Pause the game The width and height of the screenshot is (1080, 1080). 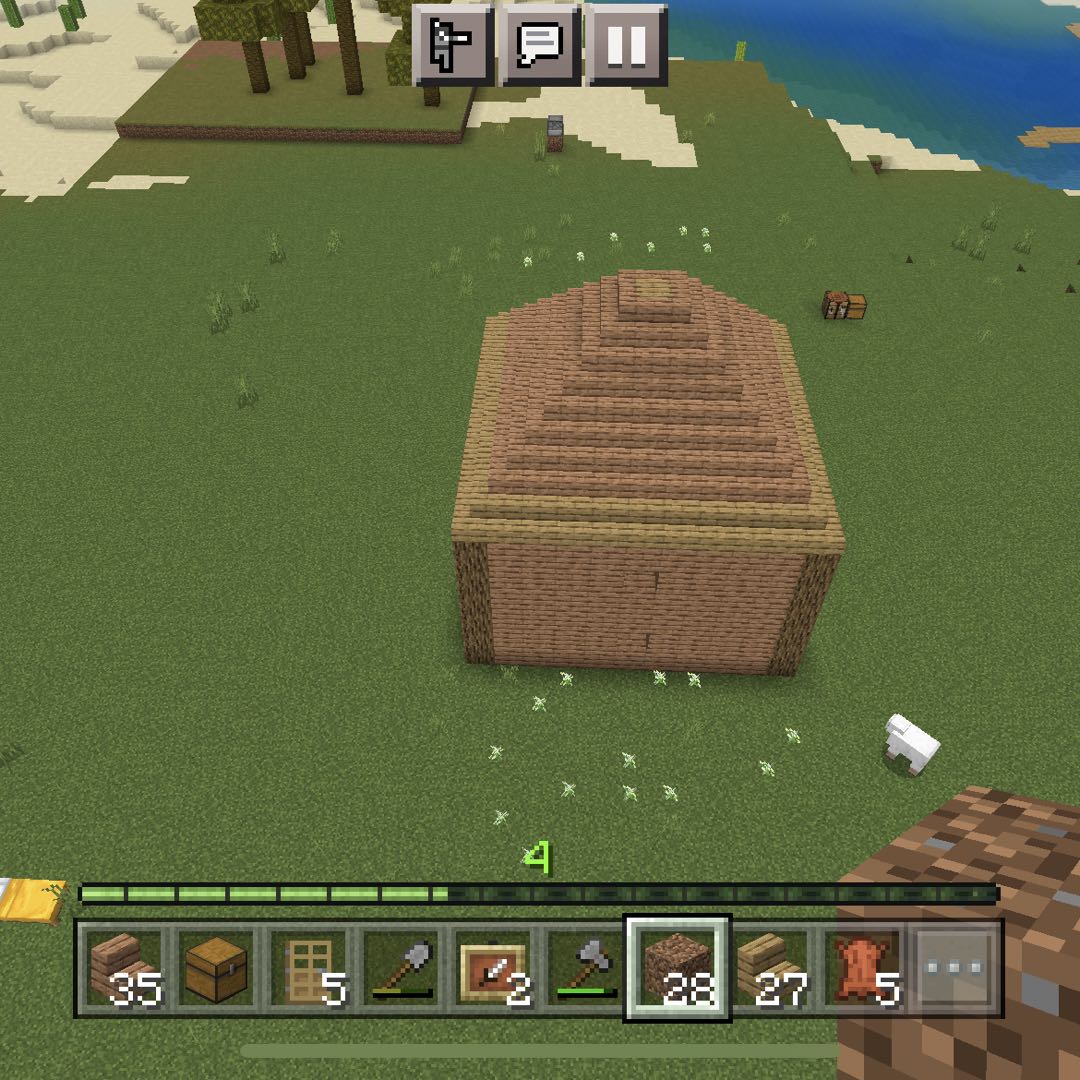[627, 44]
